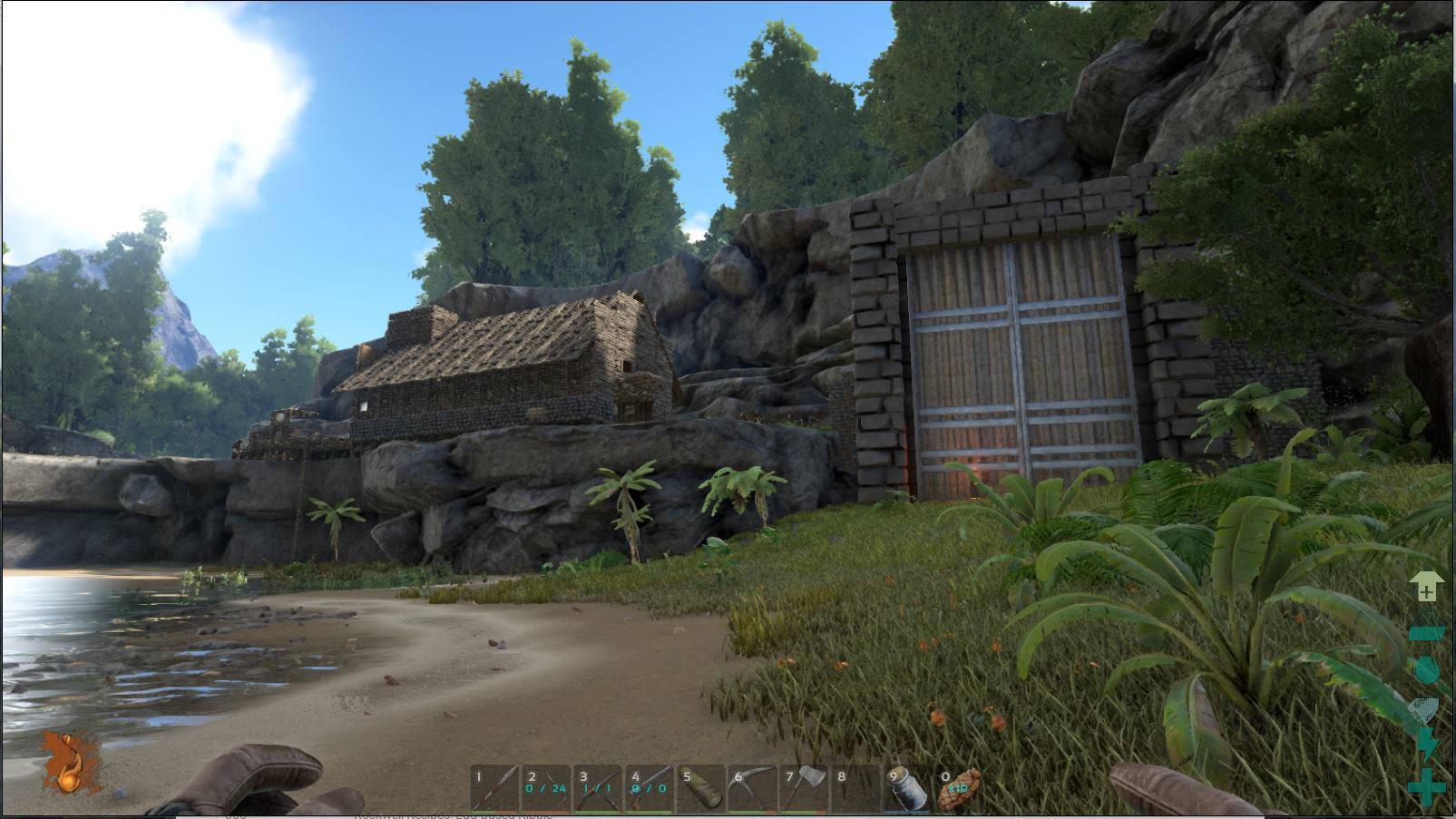Equip the pickaxe in hotbar slot 6

pos(753,788)
